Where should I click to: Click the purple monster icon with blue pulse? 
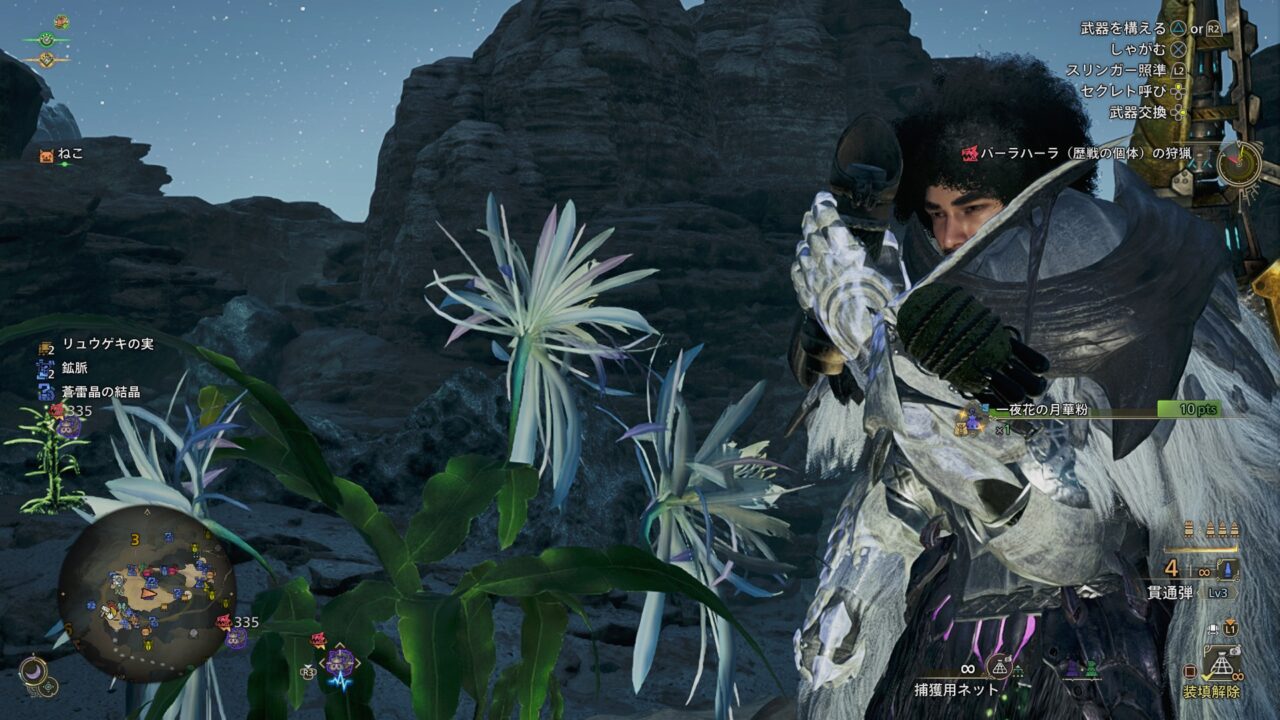pos(341,664)
